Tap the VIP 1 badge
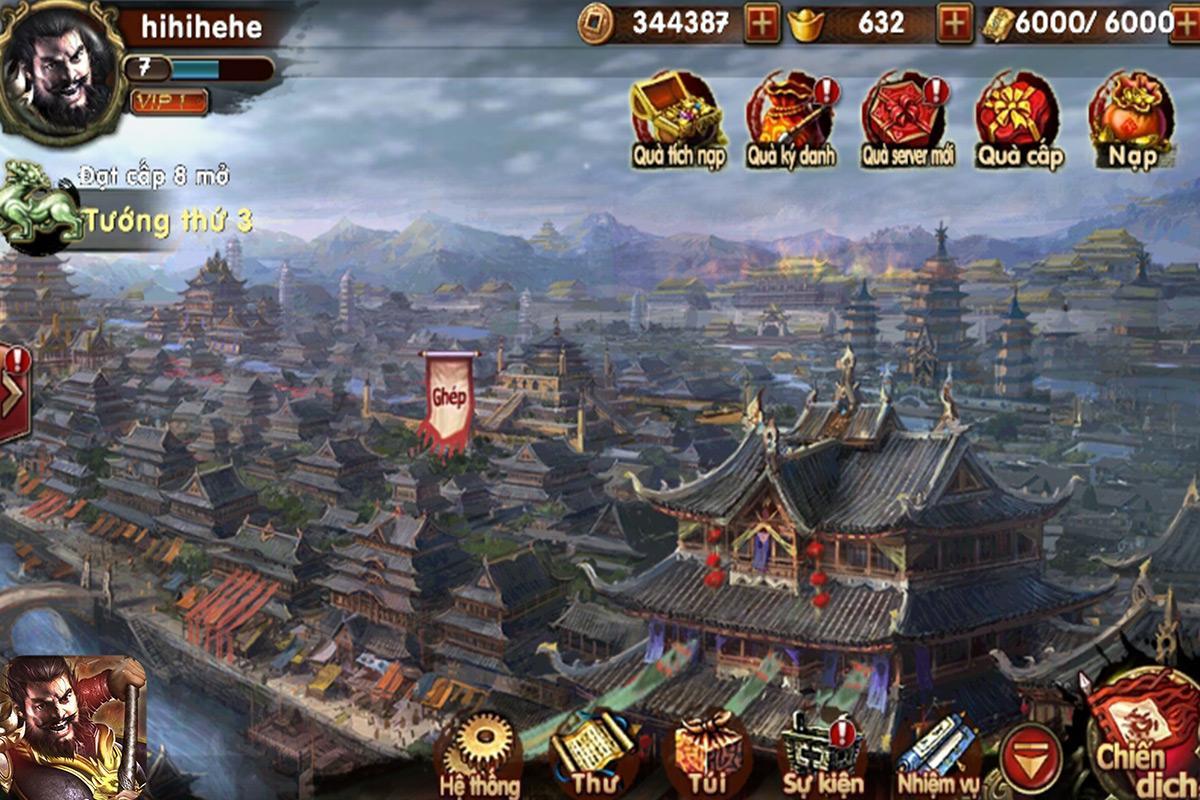 pyautogui.click(x=168, y=101)
